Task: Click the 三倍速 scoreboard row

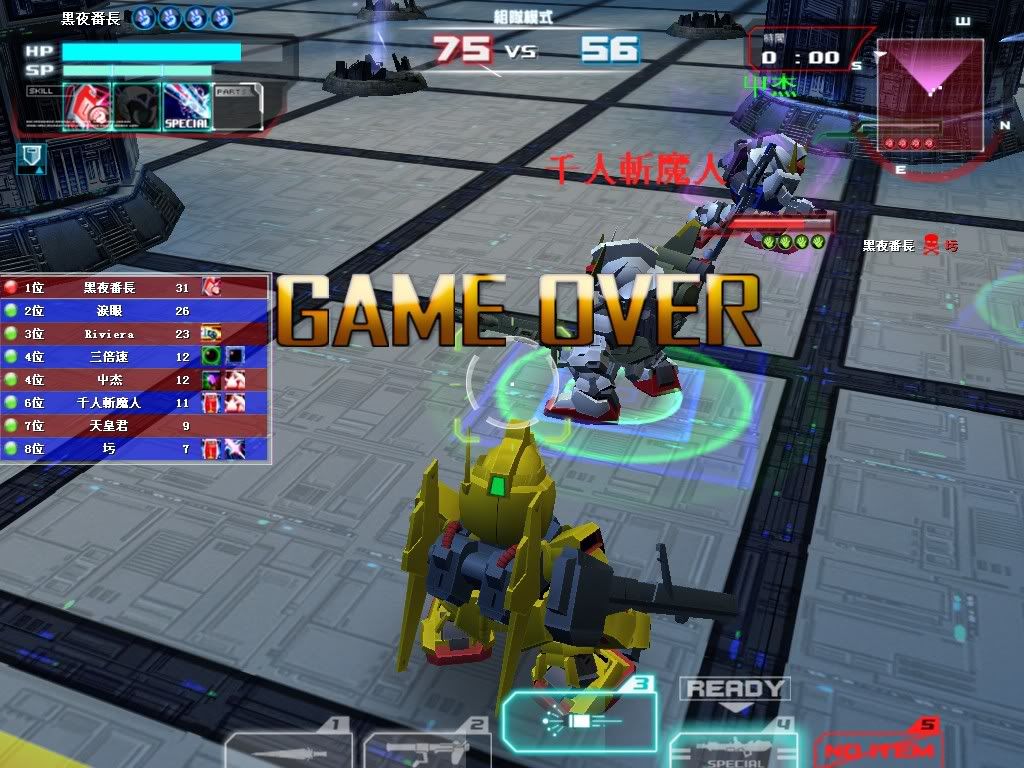Action: click(135, 357)
